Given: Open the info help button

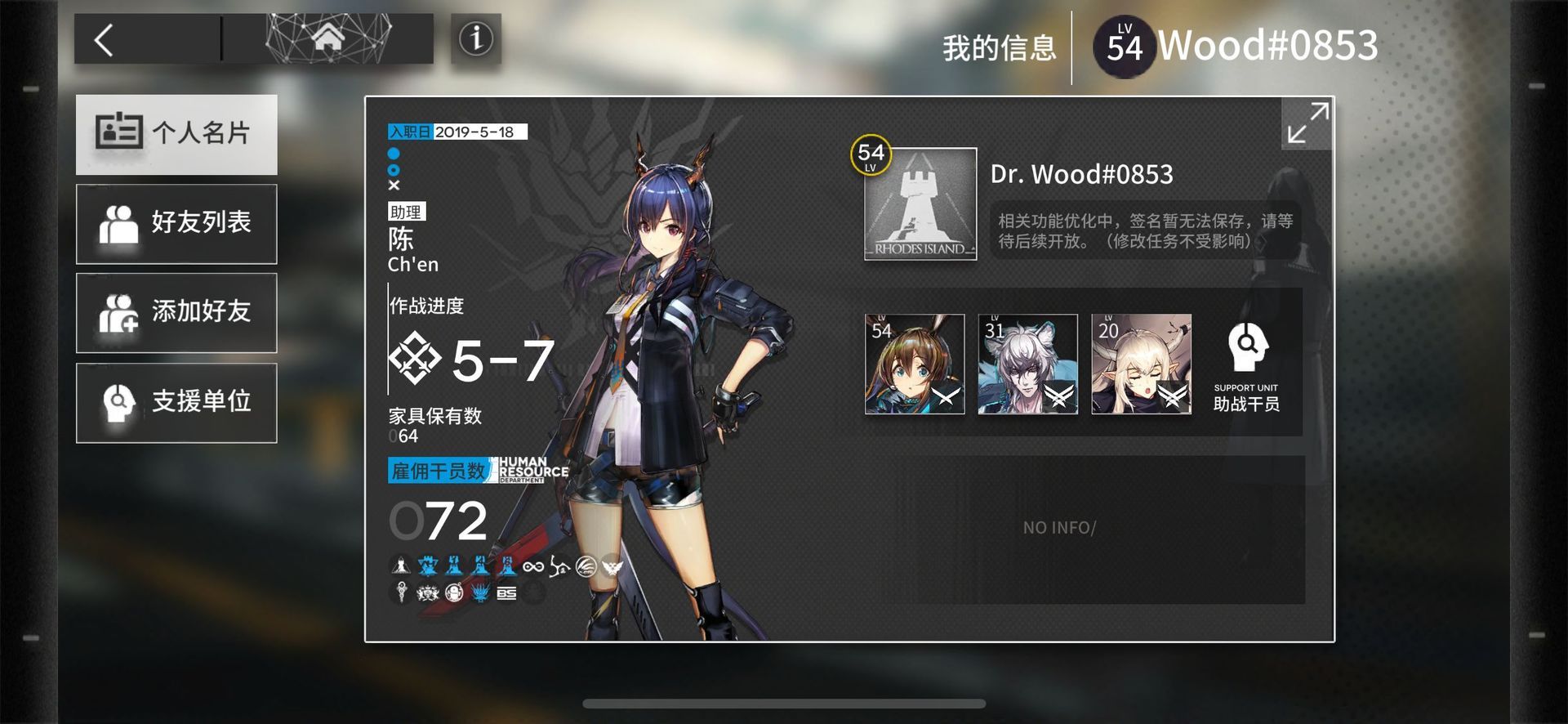Looking at the screenshot, I should point(475,38).
